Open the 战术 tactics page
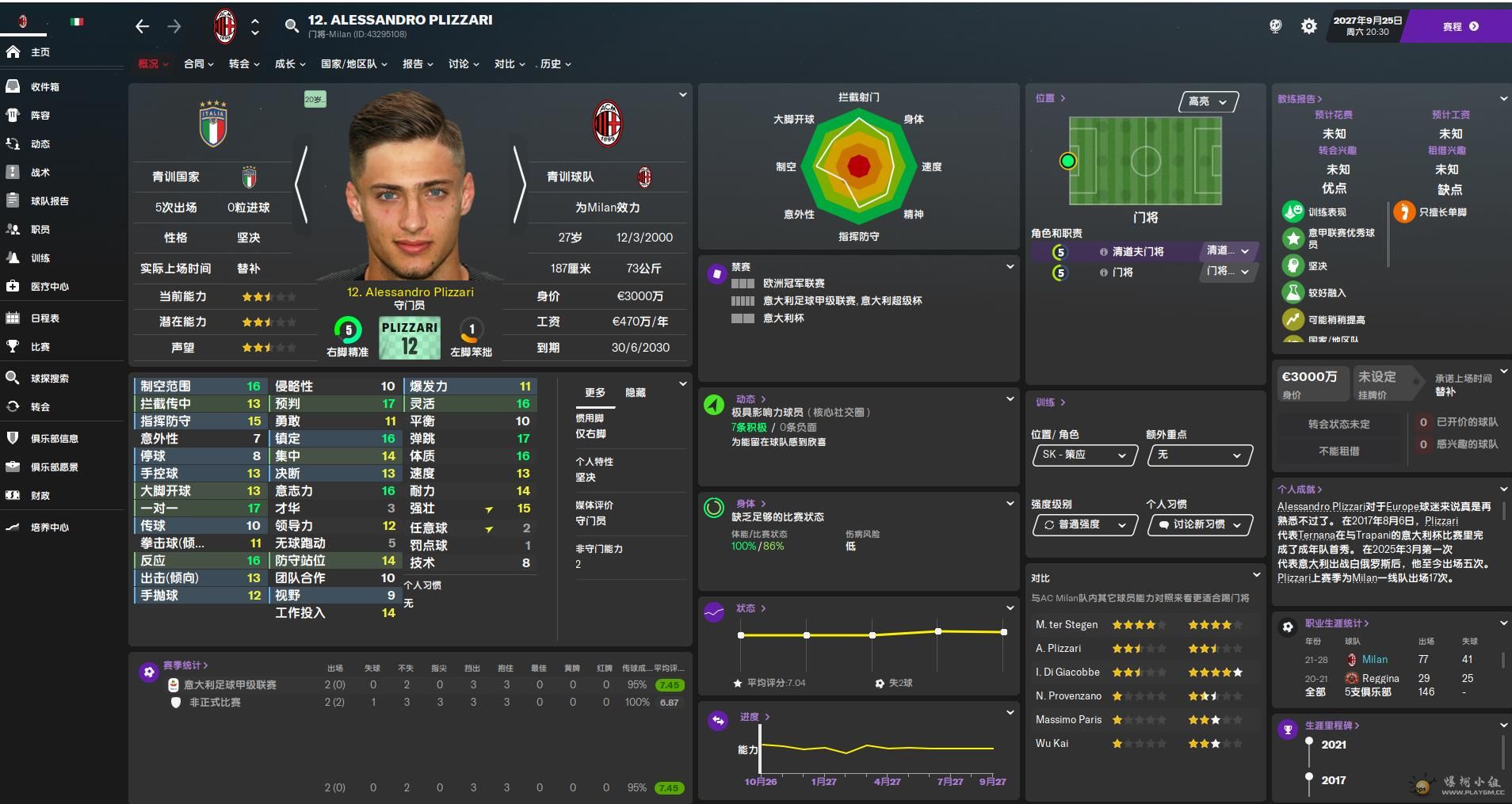The width and height of the screenshot is (1512, 804). pos(40,173)
